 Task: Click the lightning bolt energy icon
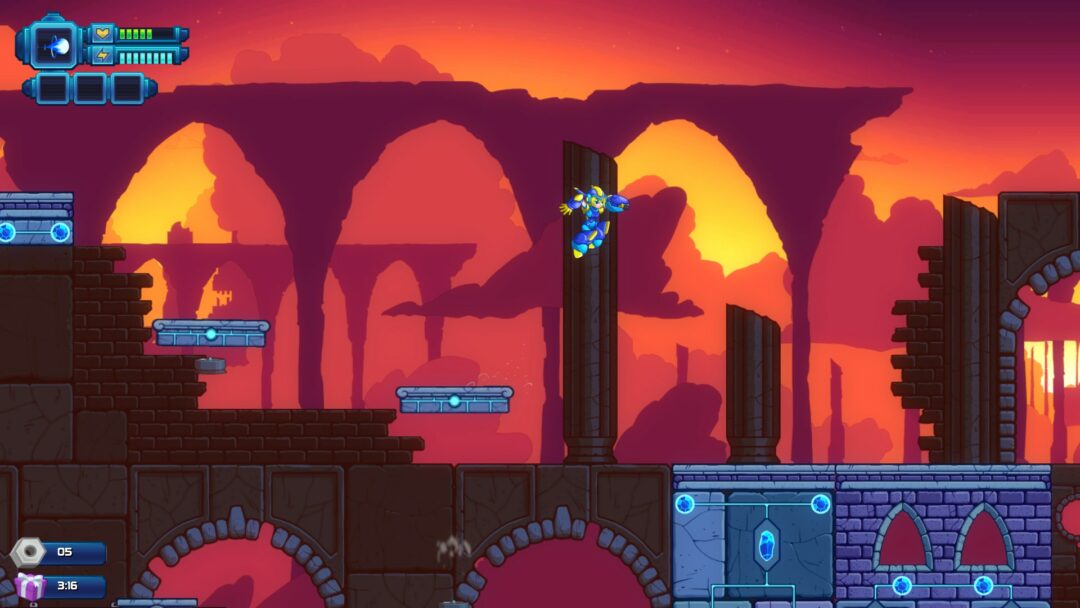[103, 56]
